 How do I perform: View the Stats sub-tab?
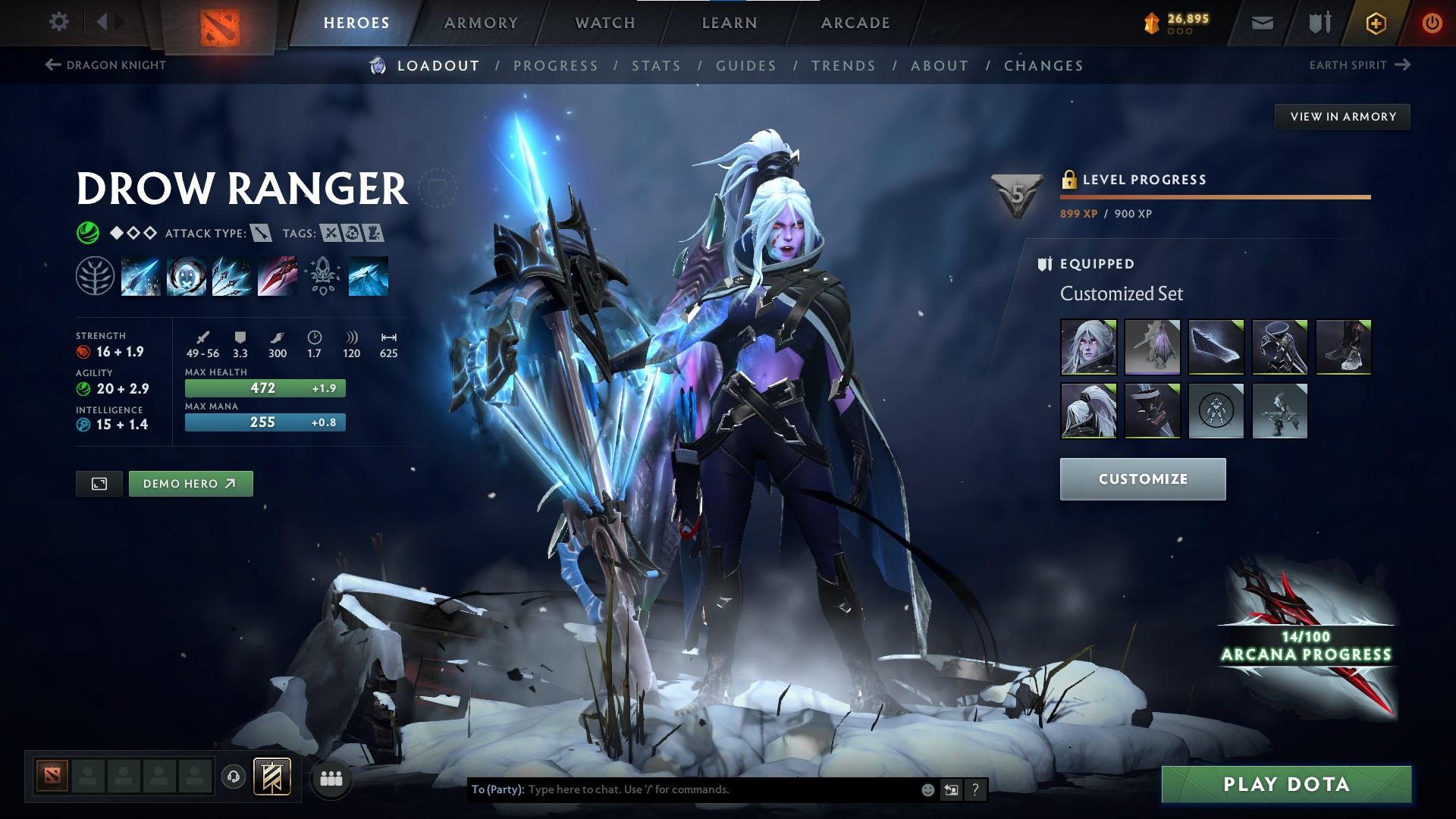coord(657,66)
